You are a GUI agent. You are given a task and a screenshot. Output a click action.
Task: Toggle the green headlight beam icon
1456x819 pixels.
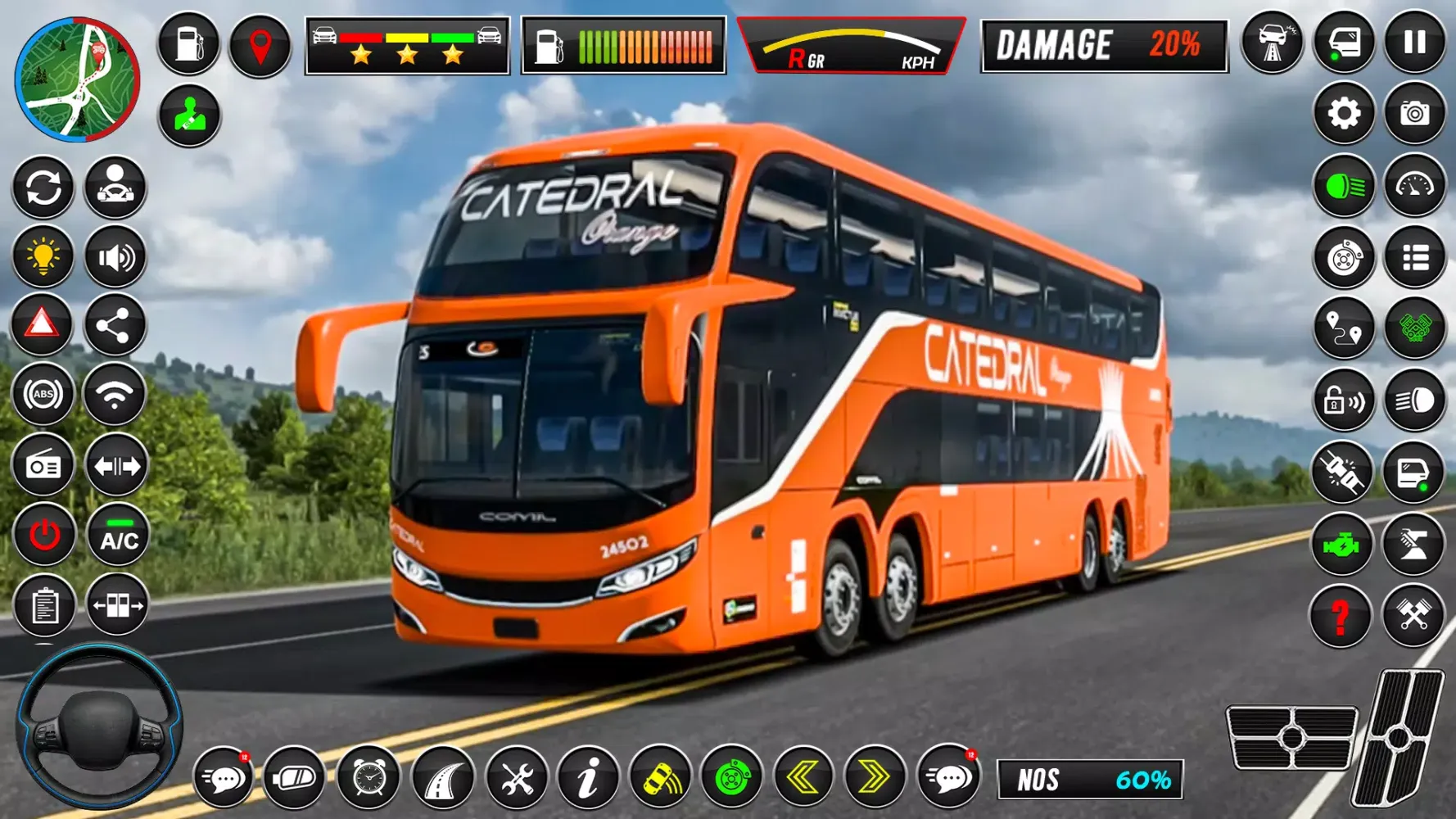[1344, 187]
